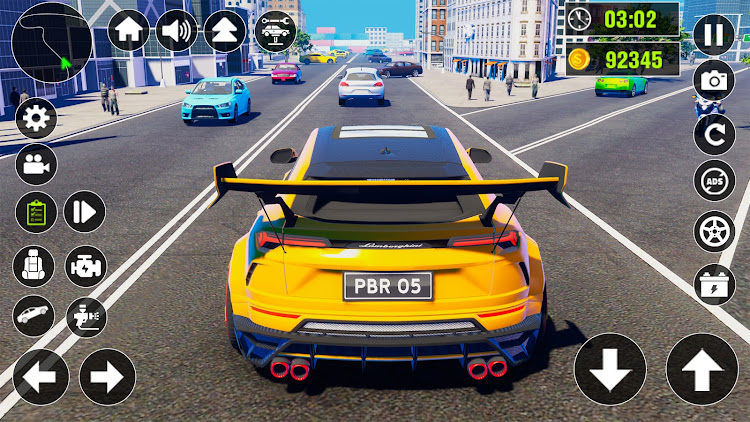750x422 pixels.
Task: Reset the car with the circular arrow
Action: click(x=714, y=133)
